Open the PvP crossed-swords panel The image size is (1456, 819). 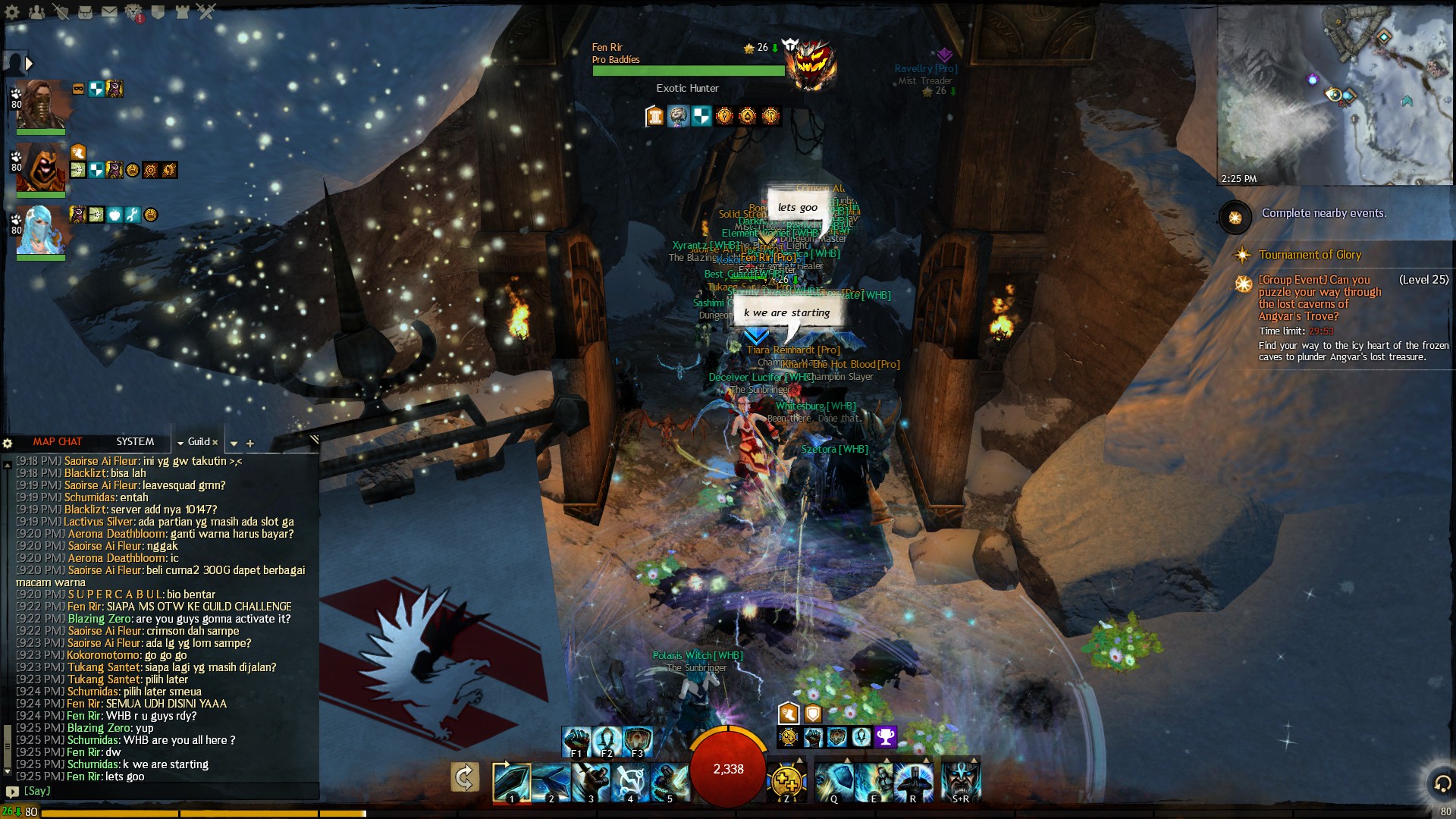coord(204,13)
